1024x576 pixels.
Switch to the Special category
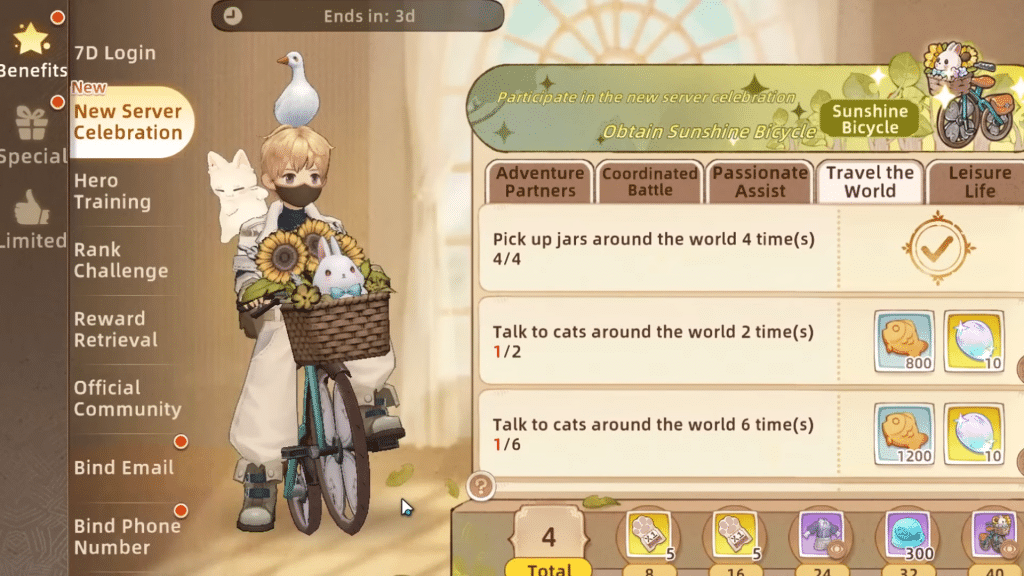pyautogui.click(x=32, y=134)
